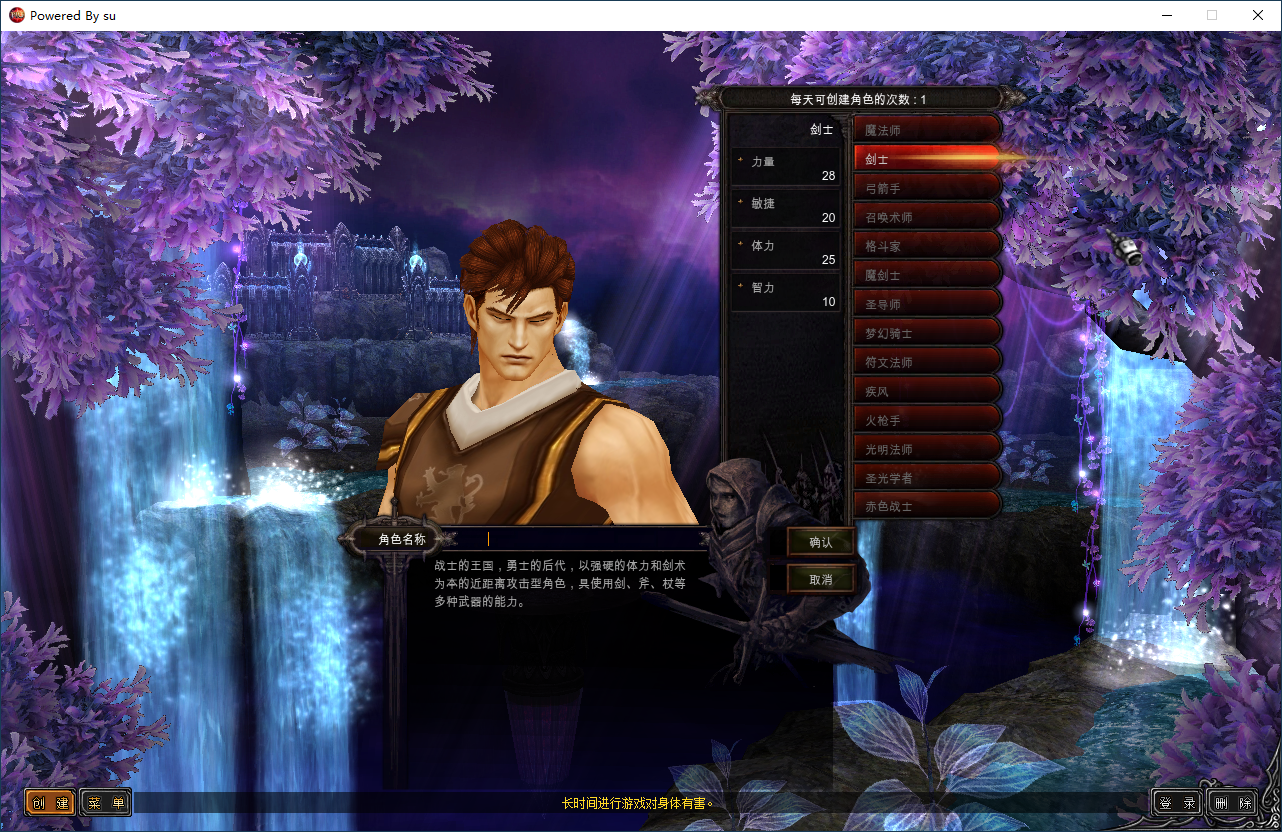
Task: Choose the 赤色战士 class
Action: 926,506
